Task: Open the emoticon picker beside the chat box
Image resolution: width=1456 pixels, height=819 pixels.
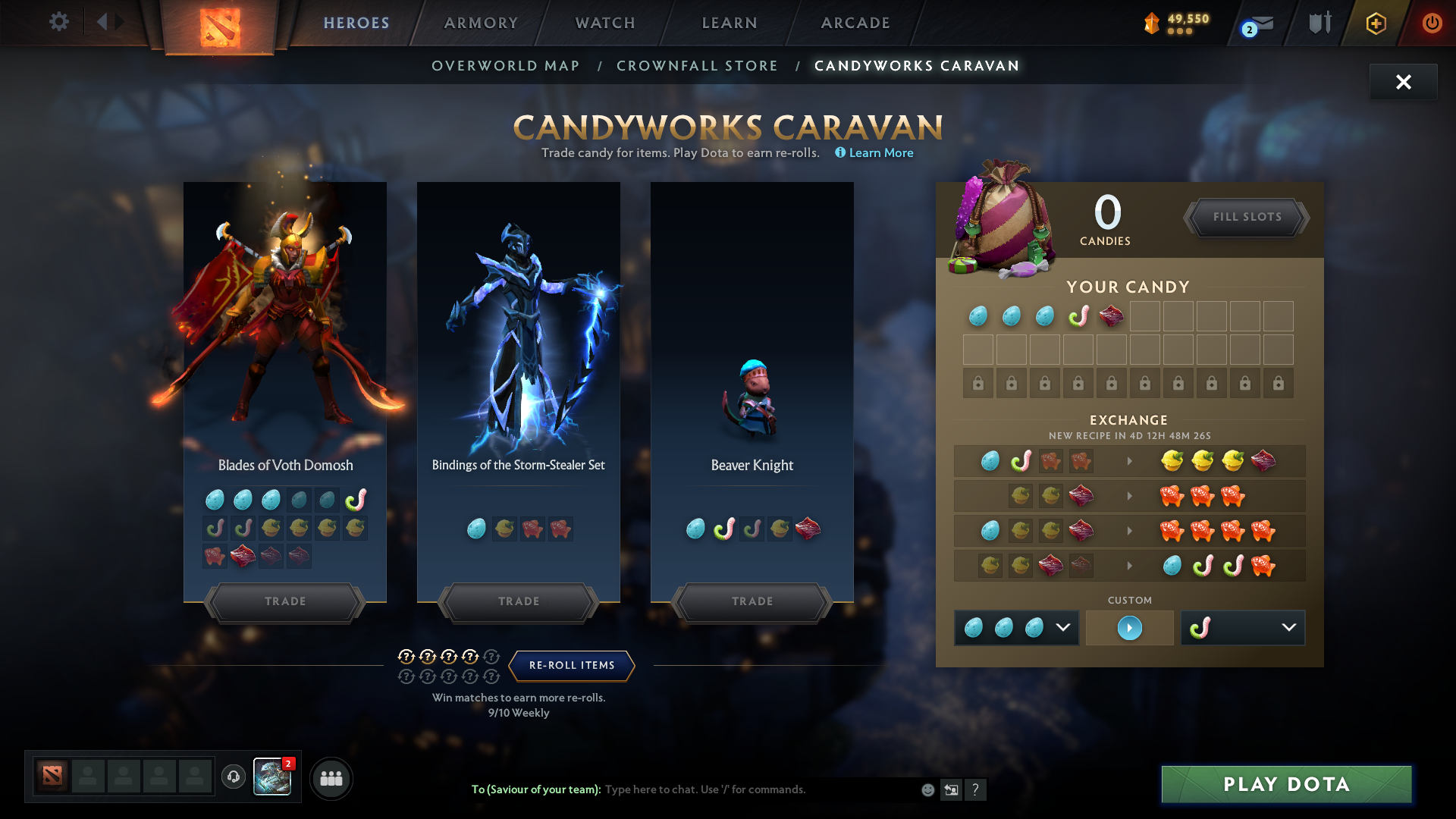Action: 927,789
